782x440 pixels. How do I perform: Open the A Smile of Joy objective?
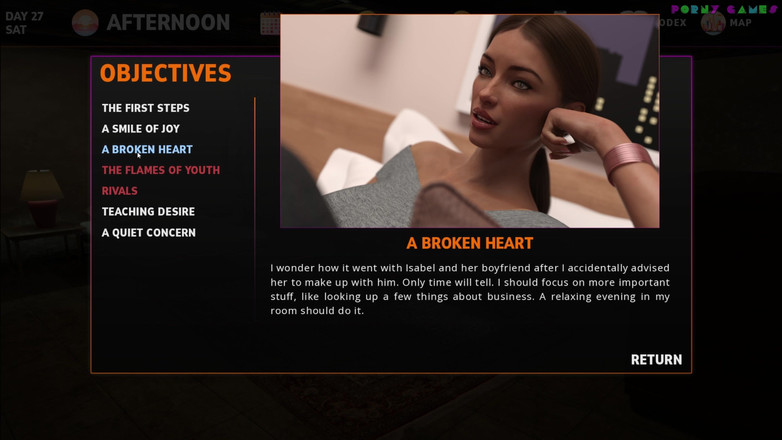pos(140,129)
